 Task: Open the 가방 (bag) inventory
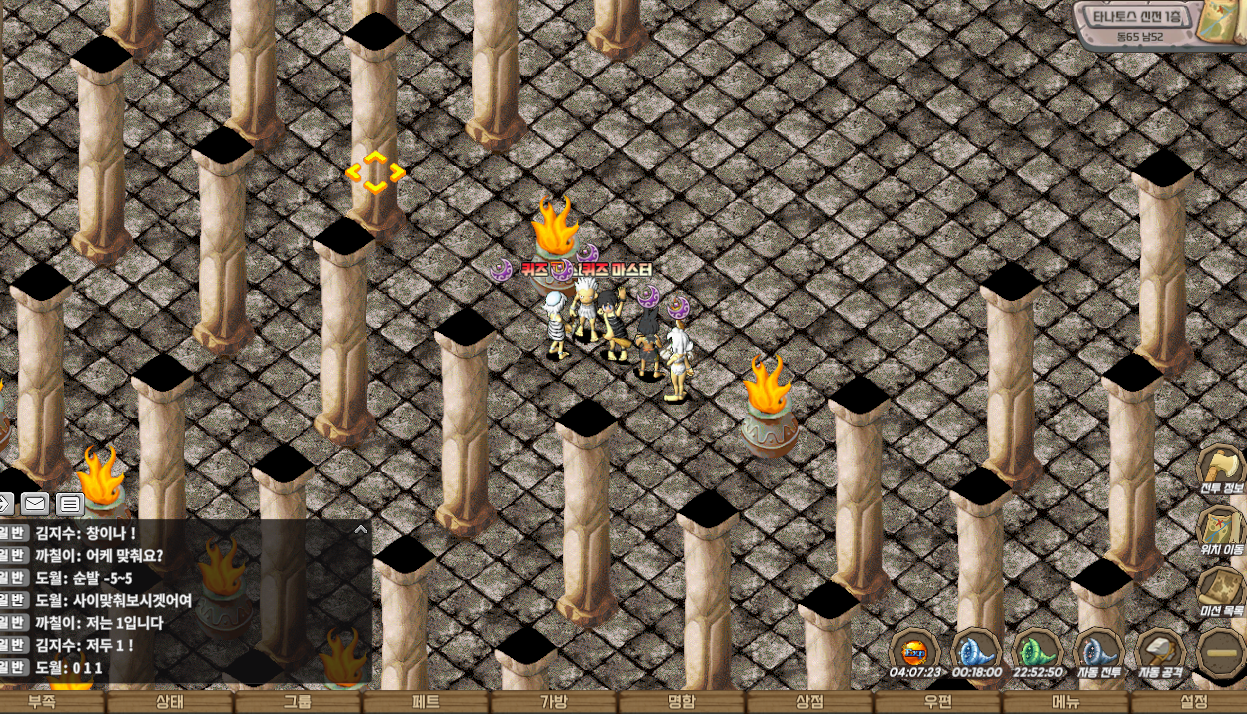(554, 702)
